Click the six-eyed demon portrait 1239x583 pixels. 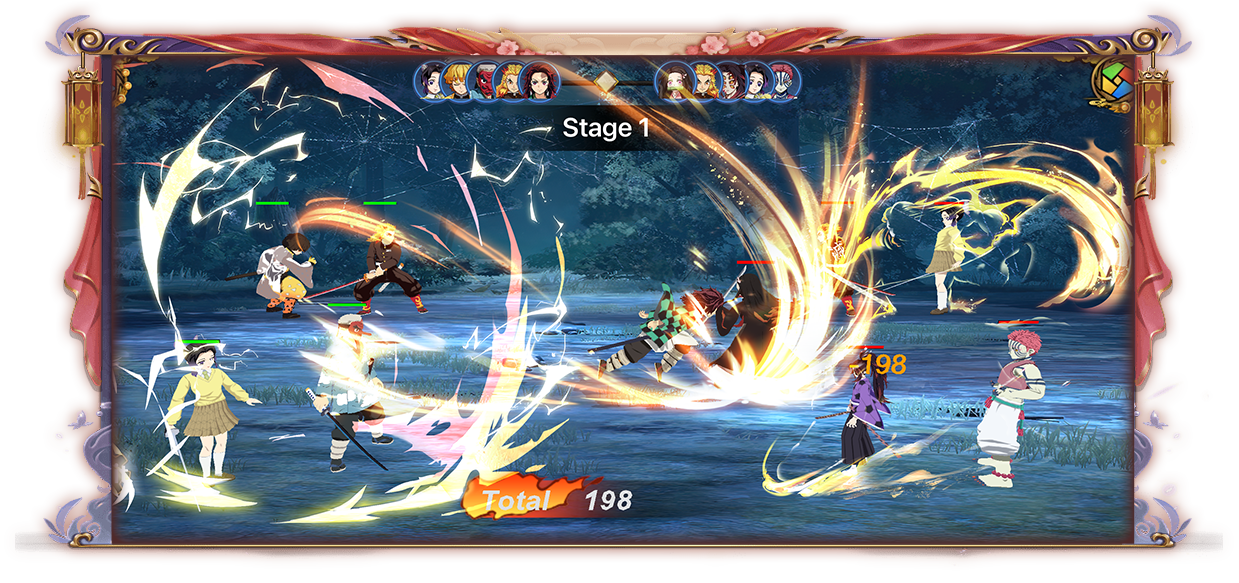(731, 81)
